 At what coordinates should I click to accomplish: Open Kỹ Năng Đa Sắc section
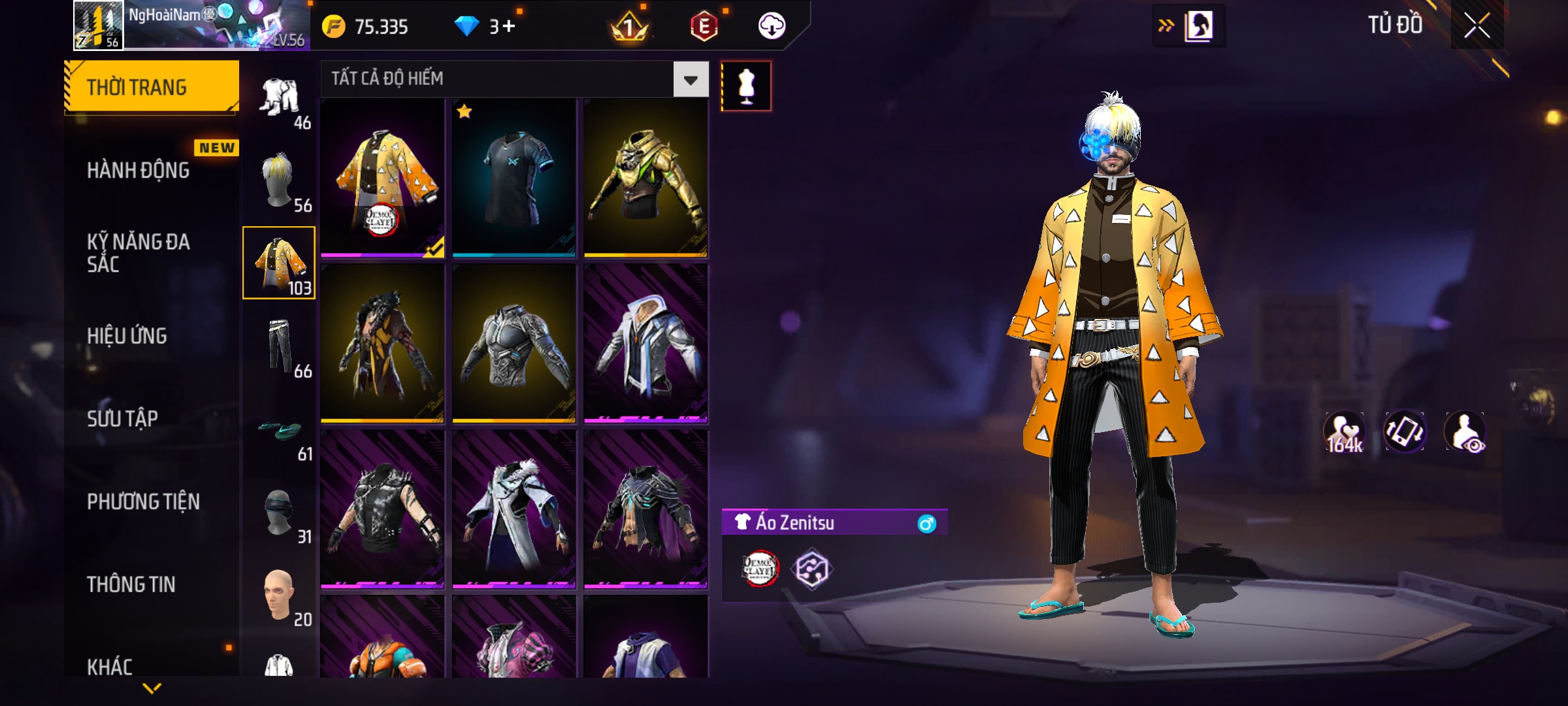139,253
